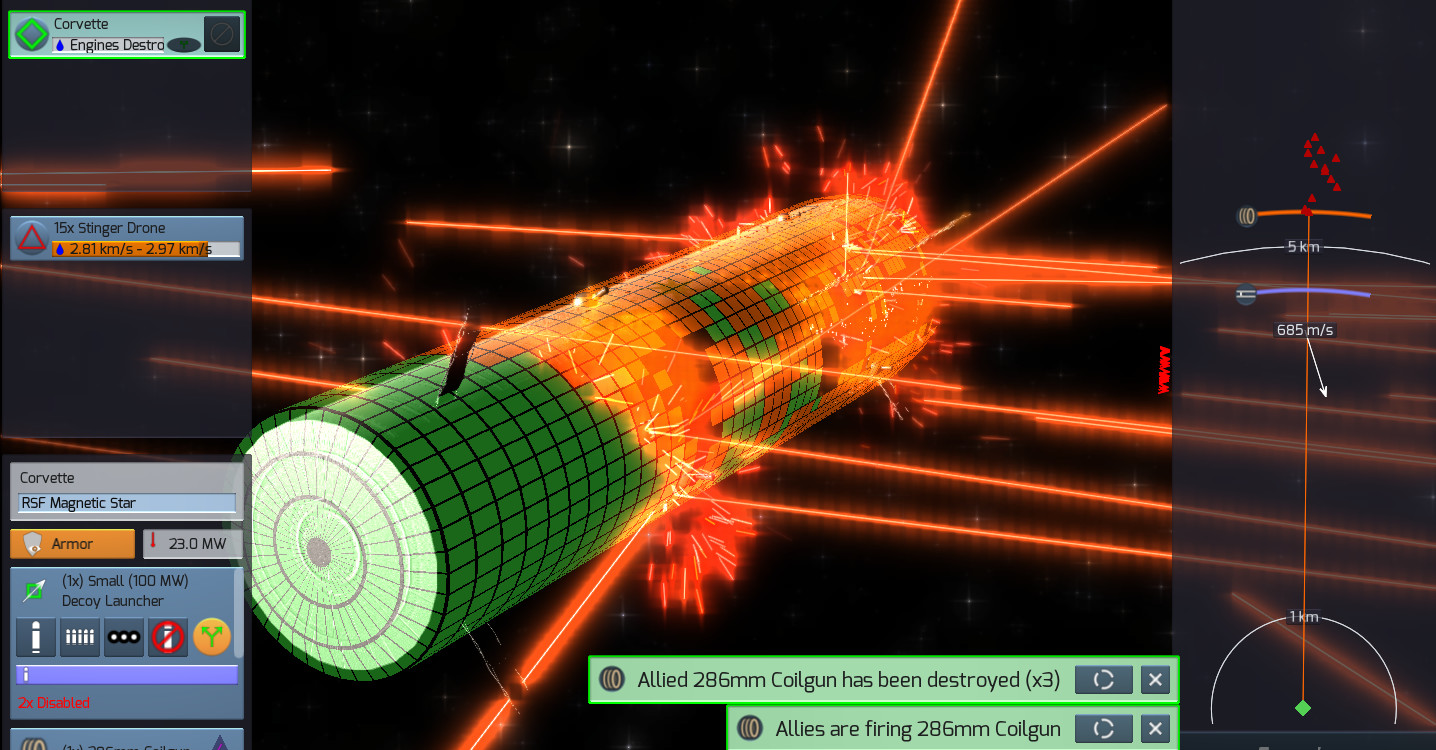Click the RSF Magnetic Star name field

(125, 503)
